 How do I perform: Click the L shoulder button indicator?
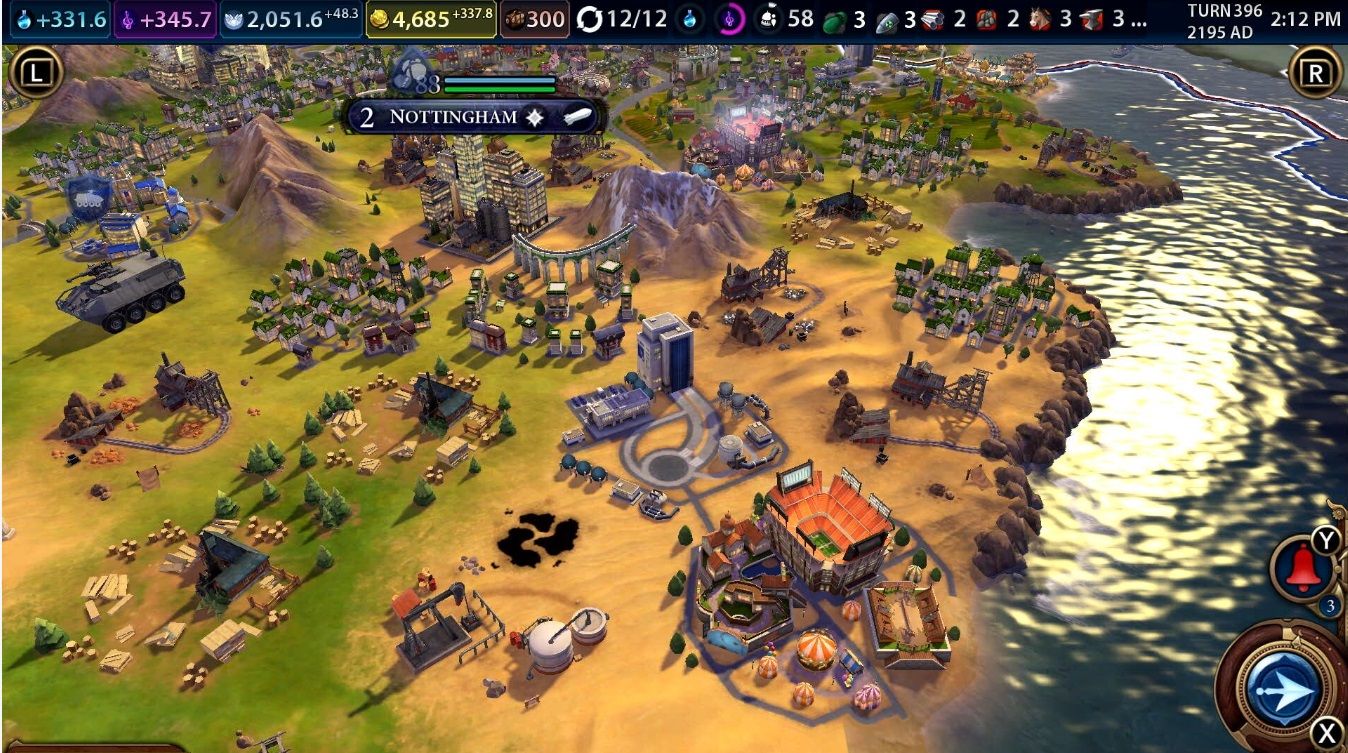coord(37,73)
